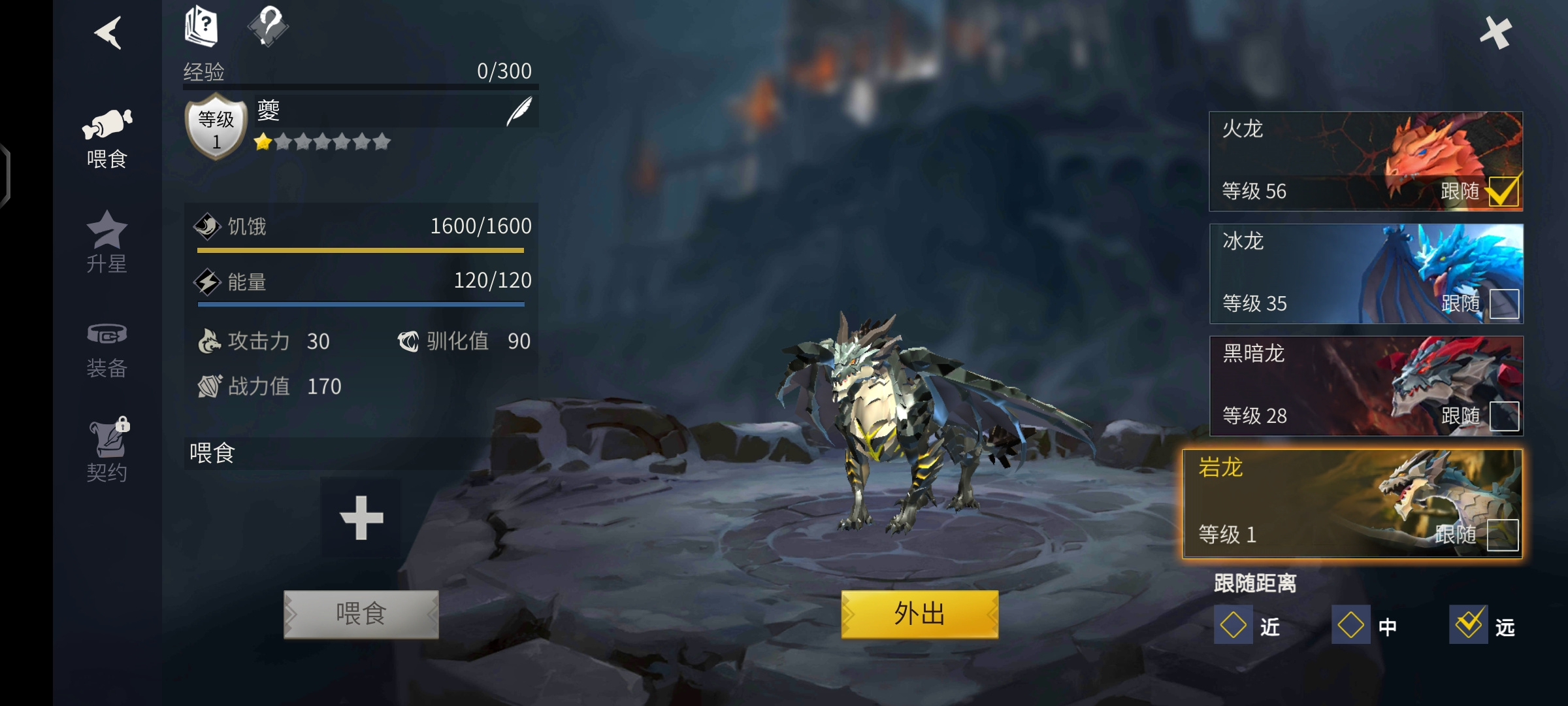The width and height of the screenshot is (1568, 706).
Task: Add food using the plus slot
Action: [361, 518]
